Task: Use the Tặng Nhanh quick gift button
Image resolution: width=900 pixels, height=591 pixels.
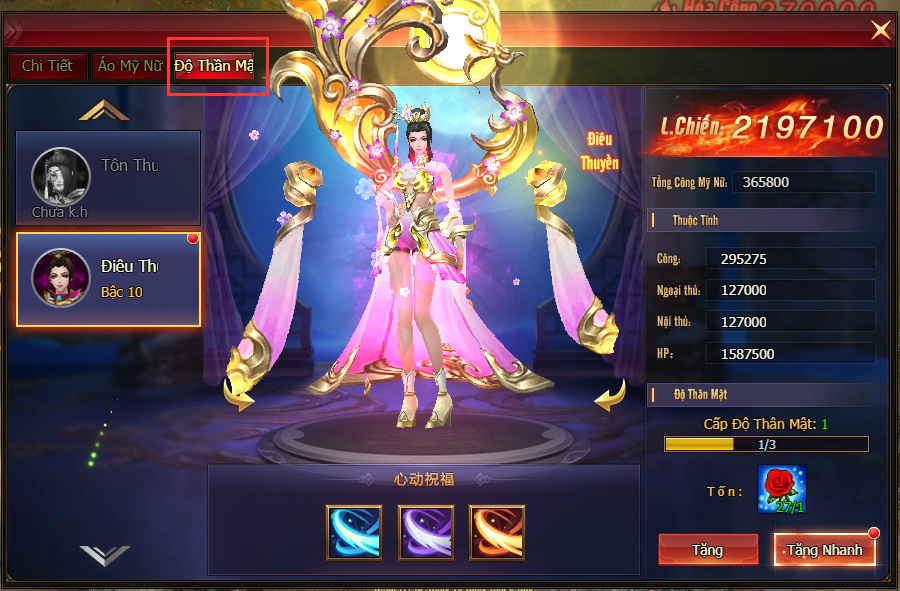Action: coord(824,550)
